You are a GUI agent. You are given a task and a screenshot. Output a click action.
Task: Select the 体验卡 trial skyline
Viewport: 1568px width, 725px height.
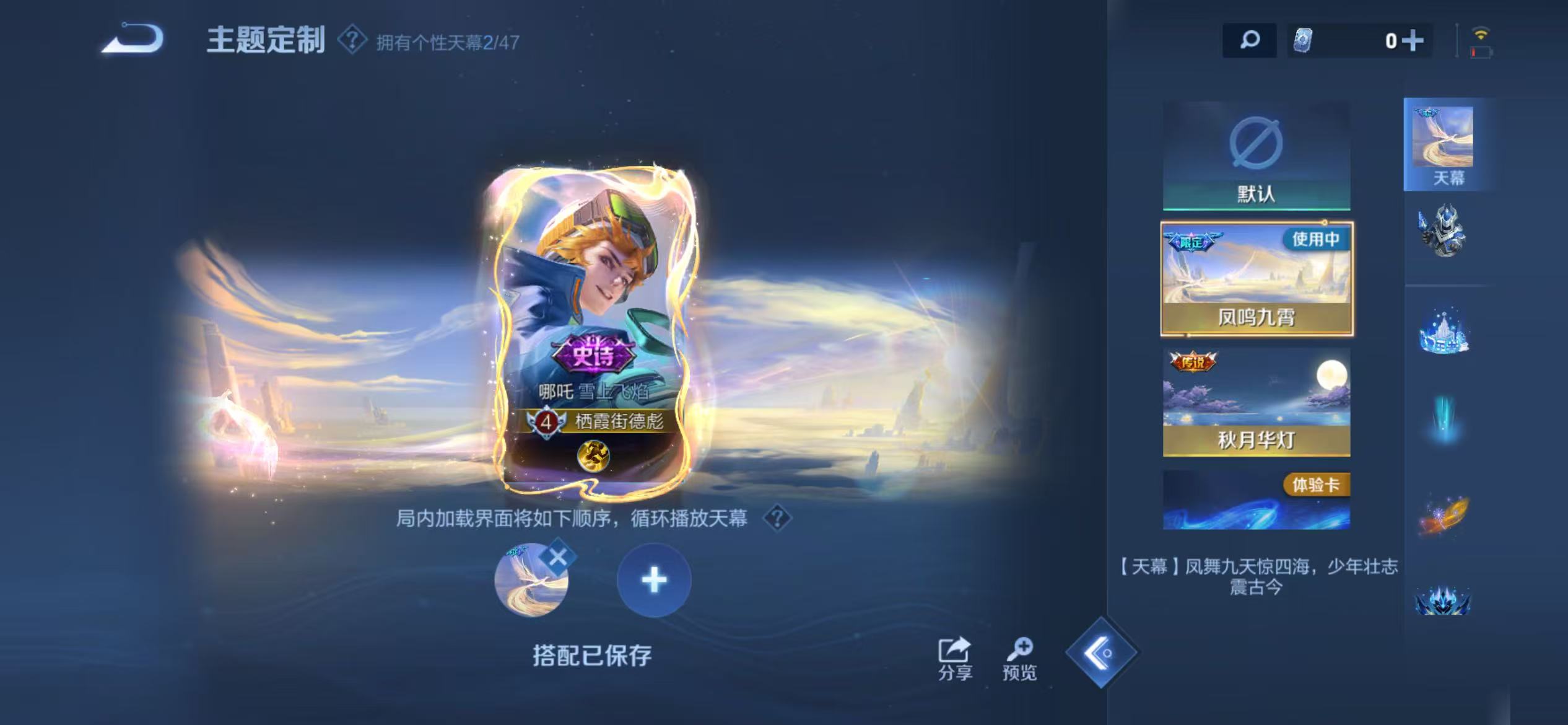pyautogui.click(x=1255, y=500)
